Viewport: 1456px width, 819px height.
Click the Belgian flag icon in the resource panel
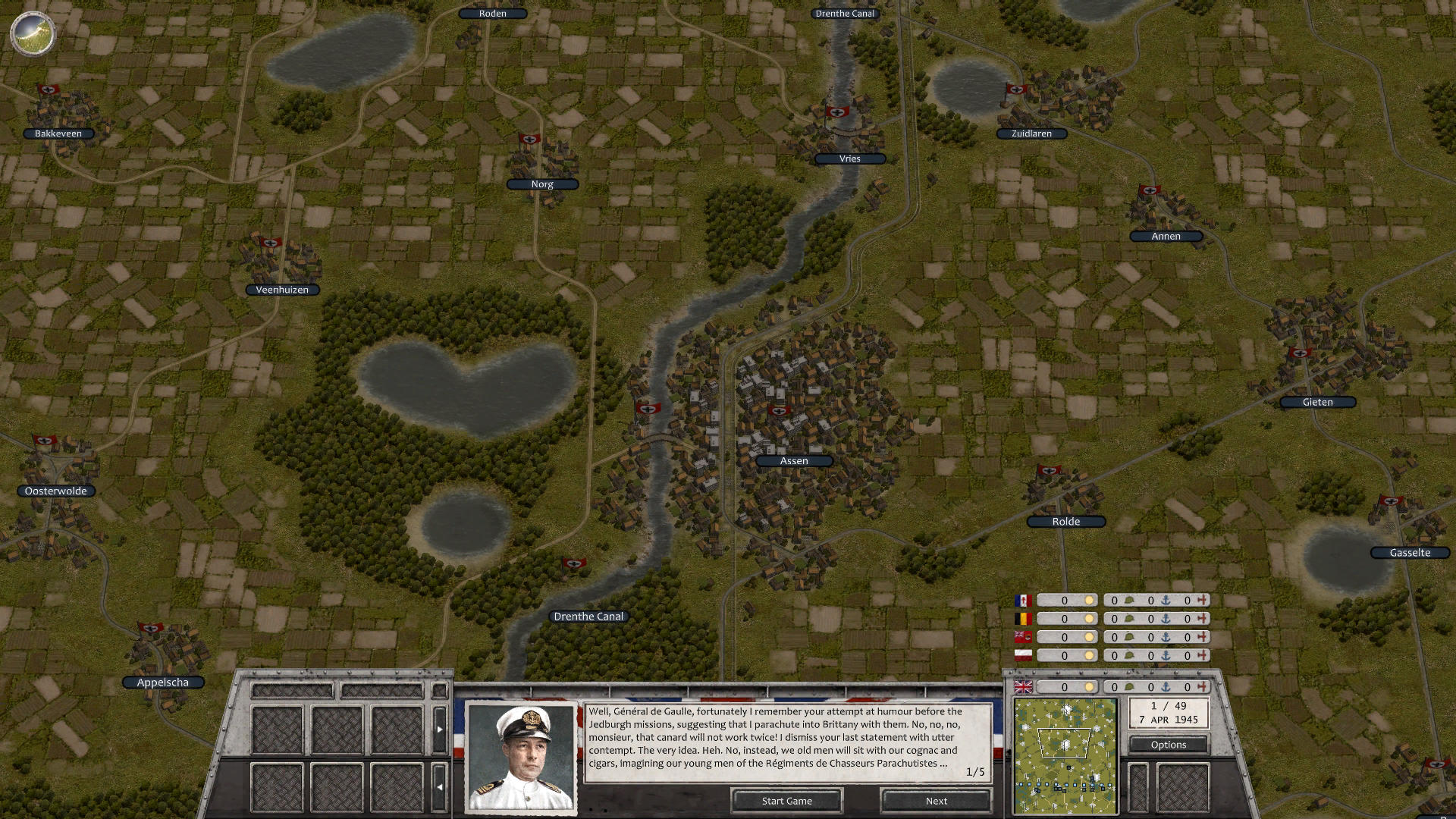coord(1023,618)
